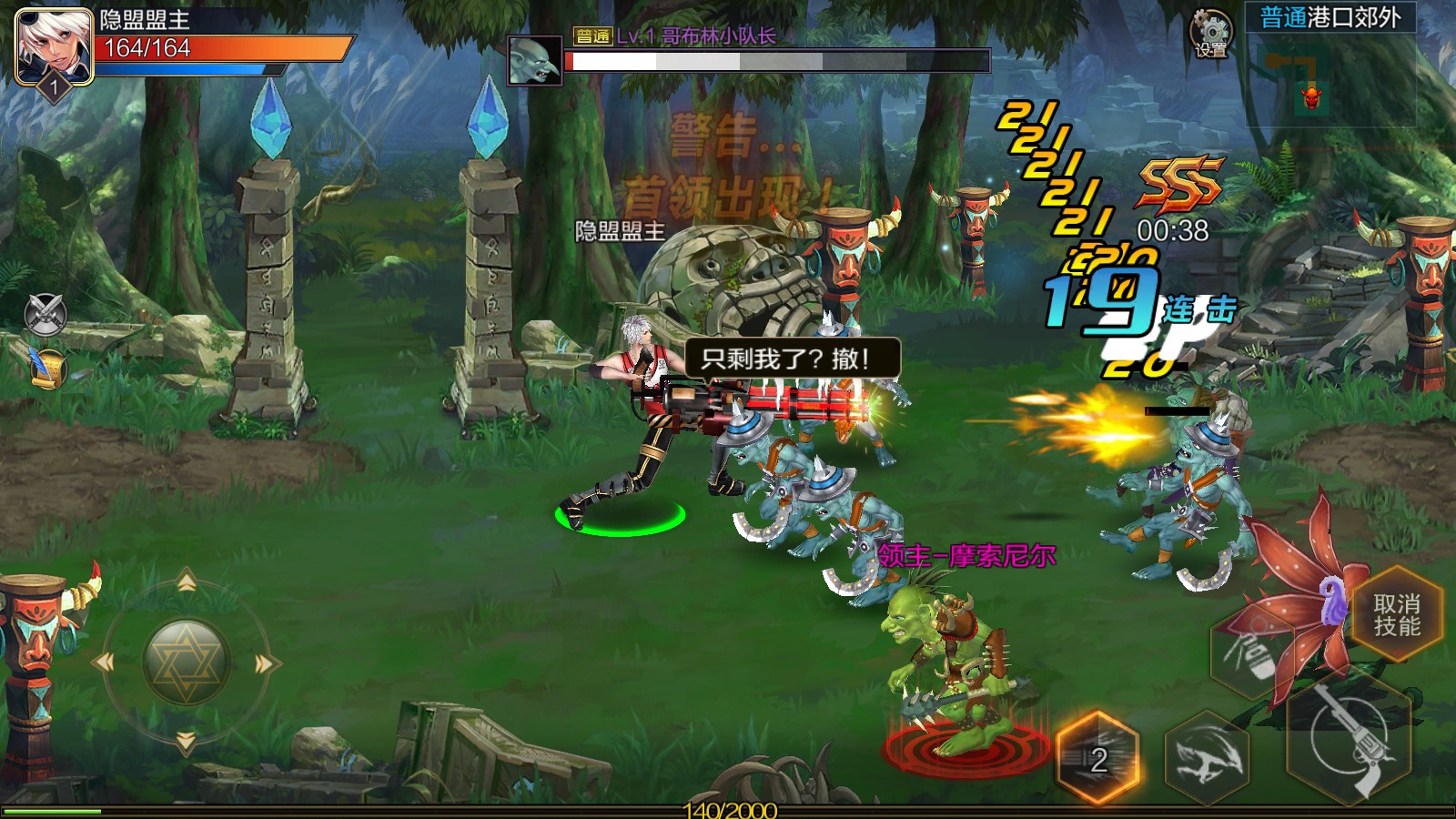Click the joystick's right arrow
The height and width of the screenshot is (819, 1456).
click(x=265, y=663)
